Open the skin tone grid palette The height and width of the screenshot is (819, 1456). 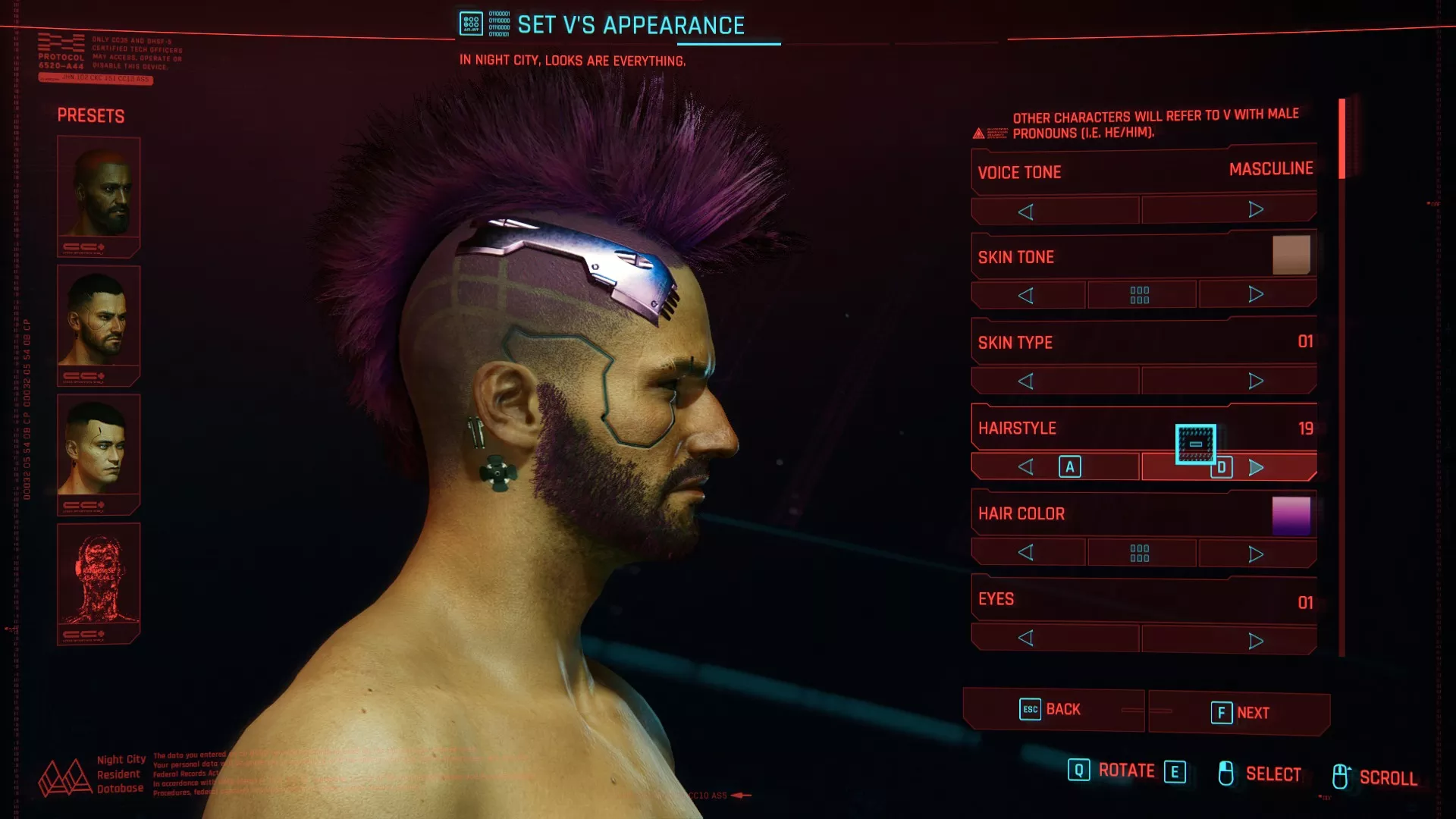point(1140,295)
